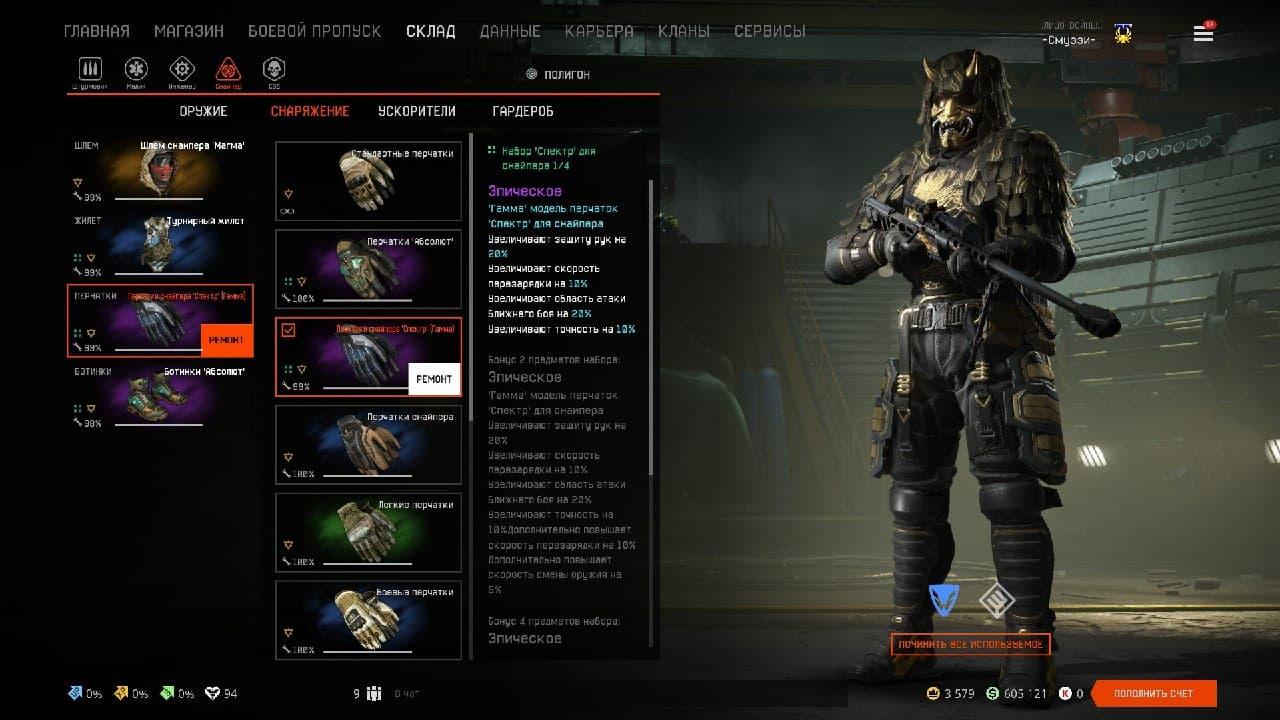The height and width of the screenshot is (720, 1280).
Task: Click Починить все используемое repair button
Action: (970, 645)
